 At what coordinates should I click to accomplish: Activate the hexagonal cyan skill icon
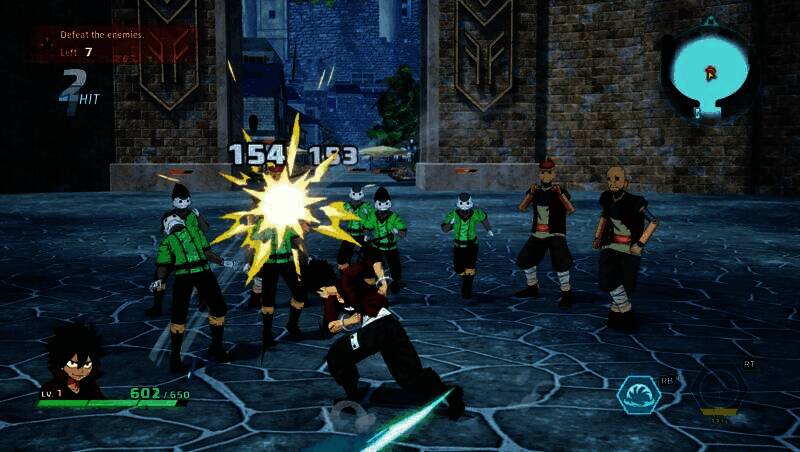pyautogui.click(x=639, y=393)
